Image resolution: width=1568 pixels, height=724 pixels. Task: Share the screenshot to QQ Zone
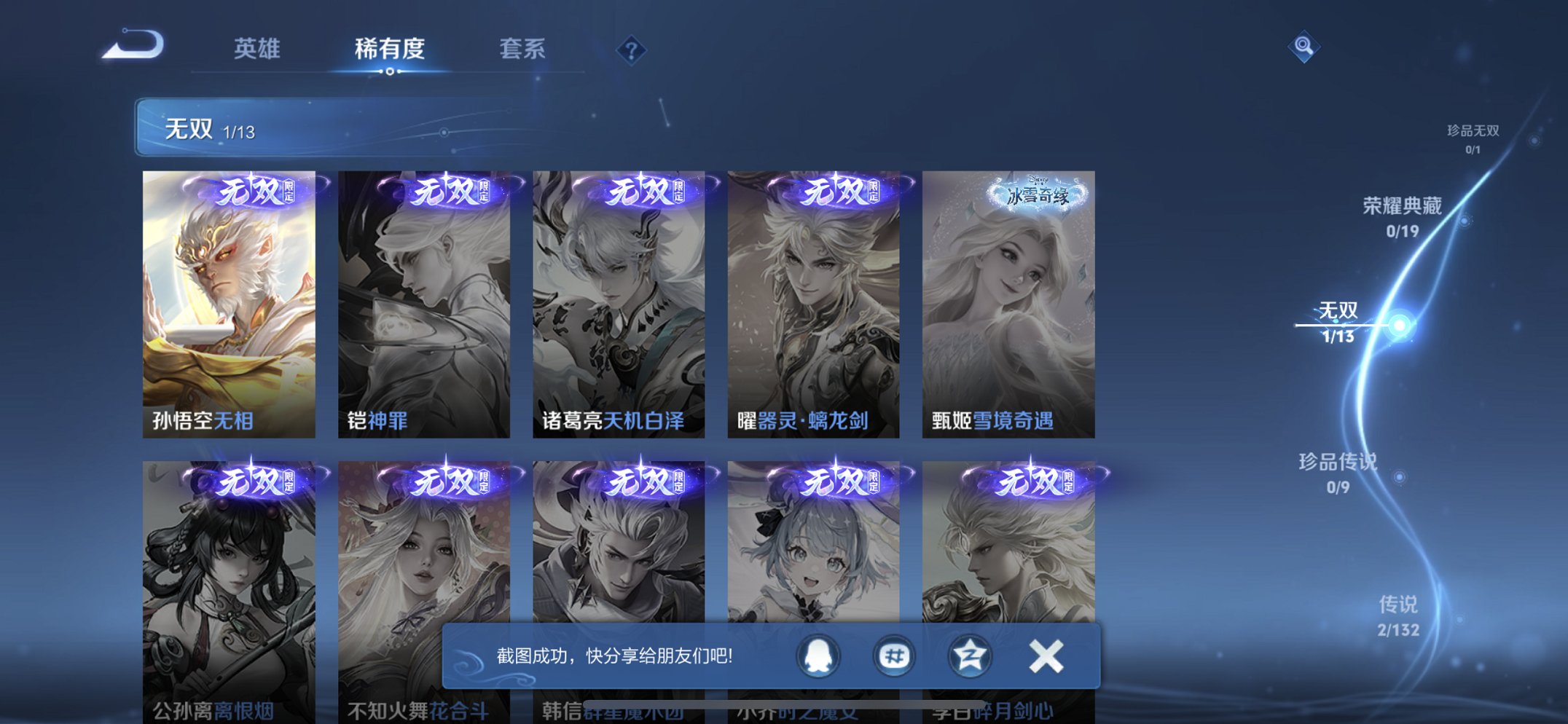tap(968, 655)
